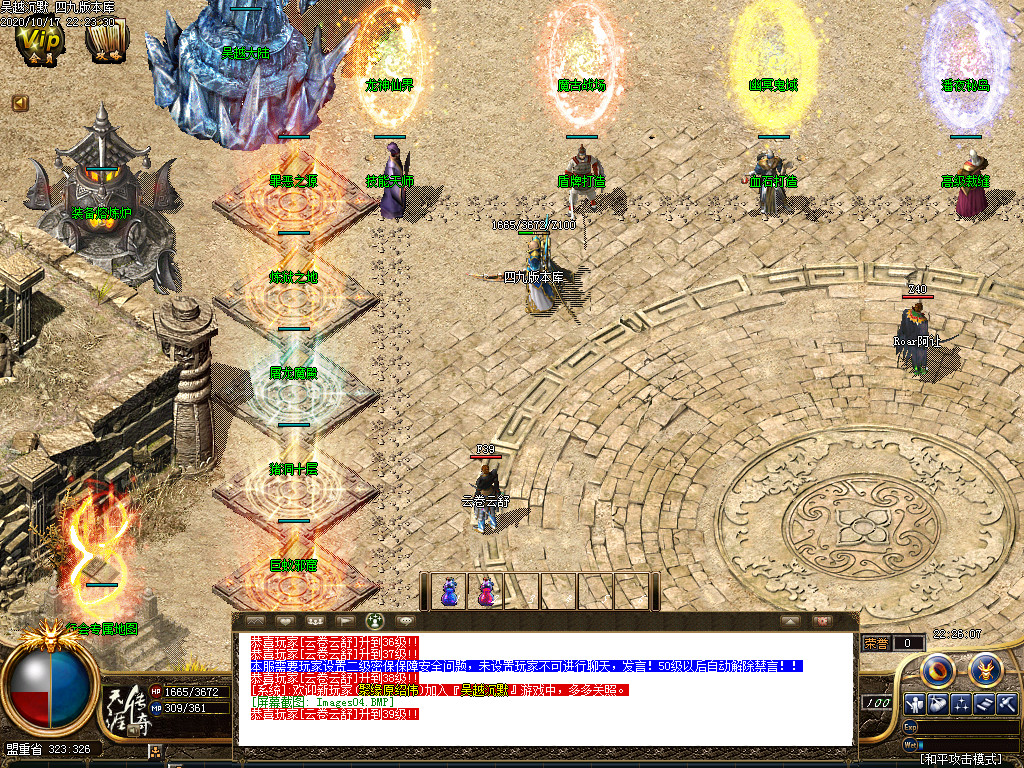Toggle the flag guild chat button

click(x=344, y=621)
